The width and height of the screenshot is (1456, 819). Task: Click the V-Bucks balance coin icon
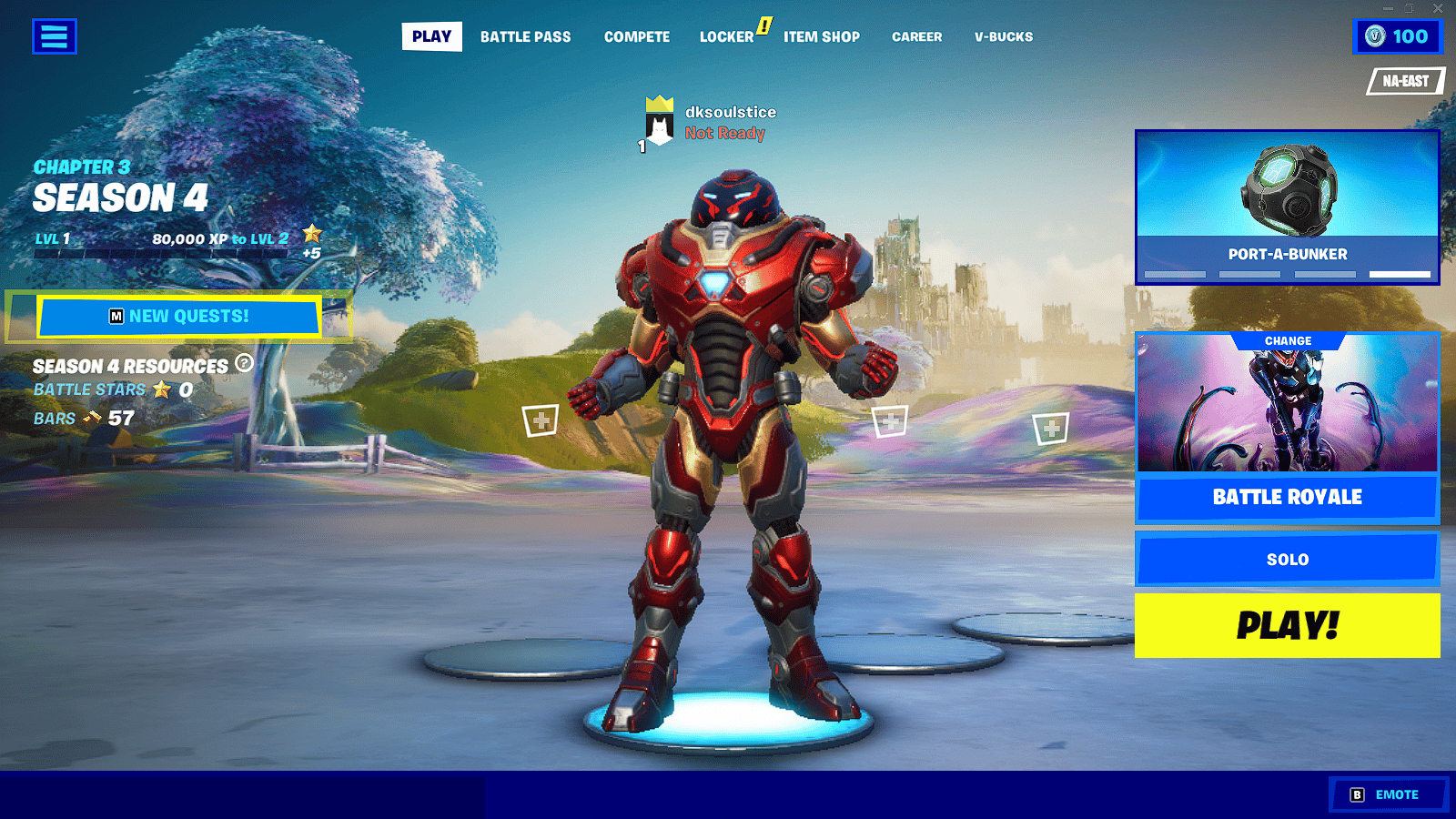(x=1374, y=36)
